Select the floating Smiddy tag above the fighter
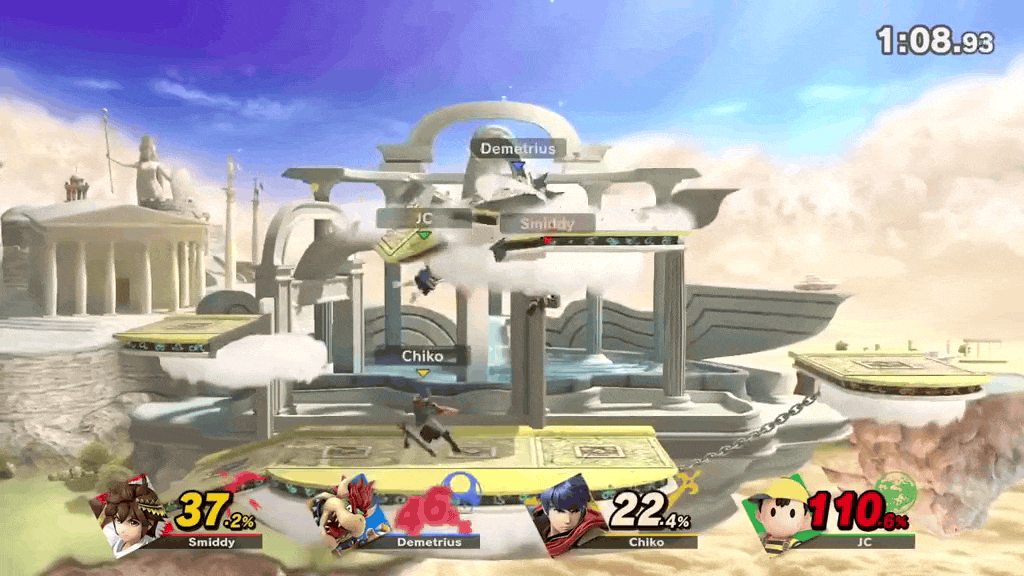This screenshot has height=576, width=1024. [x=546, y=223]
